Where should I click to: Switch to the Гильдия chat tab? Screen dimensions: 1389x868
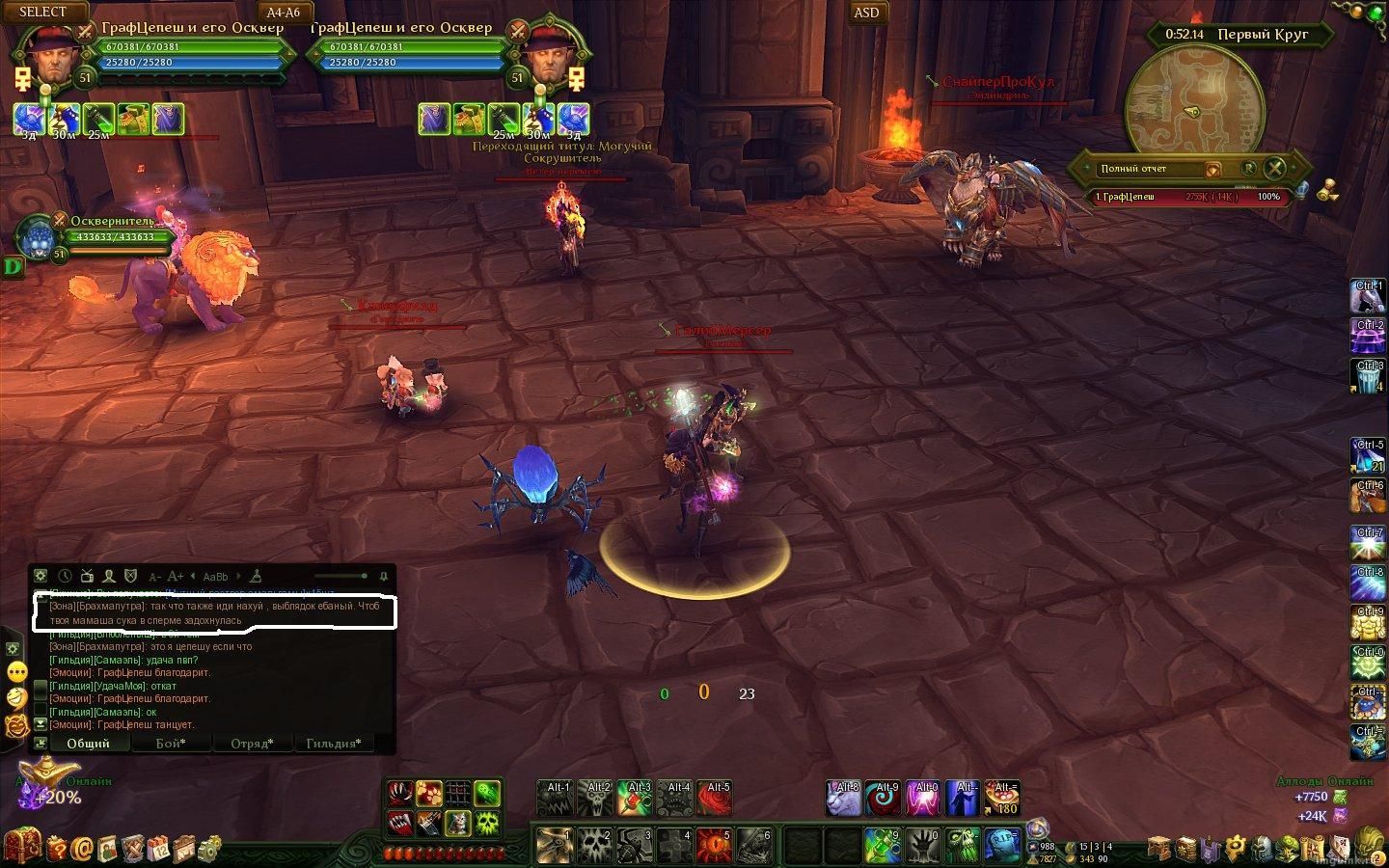pos(334,744)
